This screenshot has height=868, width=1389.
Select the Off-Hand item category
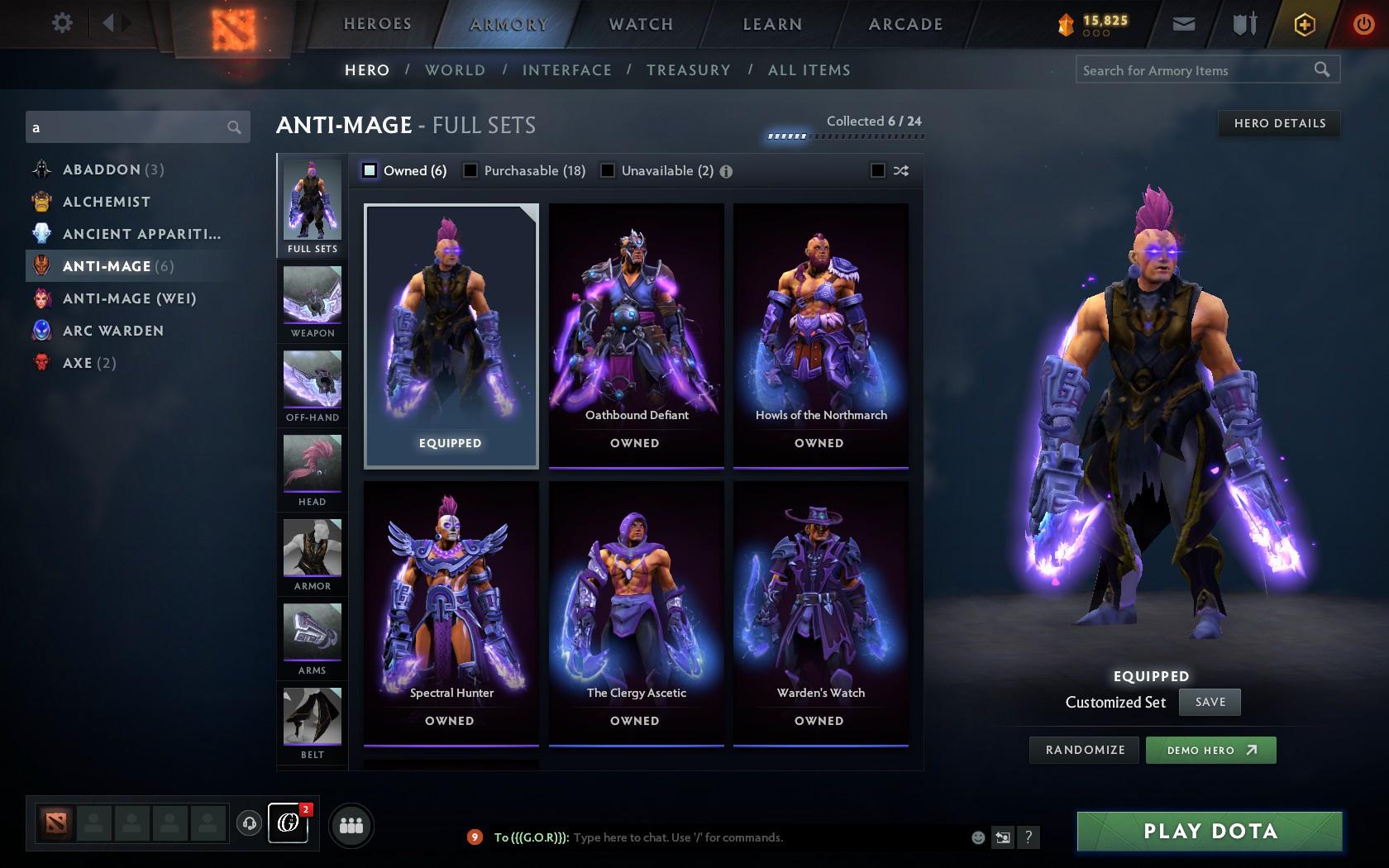(x=312, y=384)
